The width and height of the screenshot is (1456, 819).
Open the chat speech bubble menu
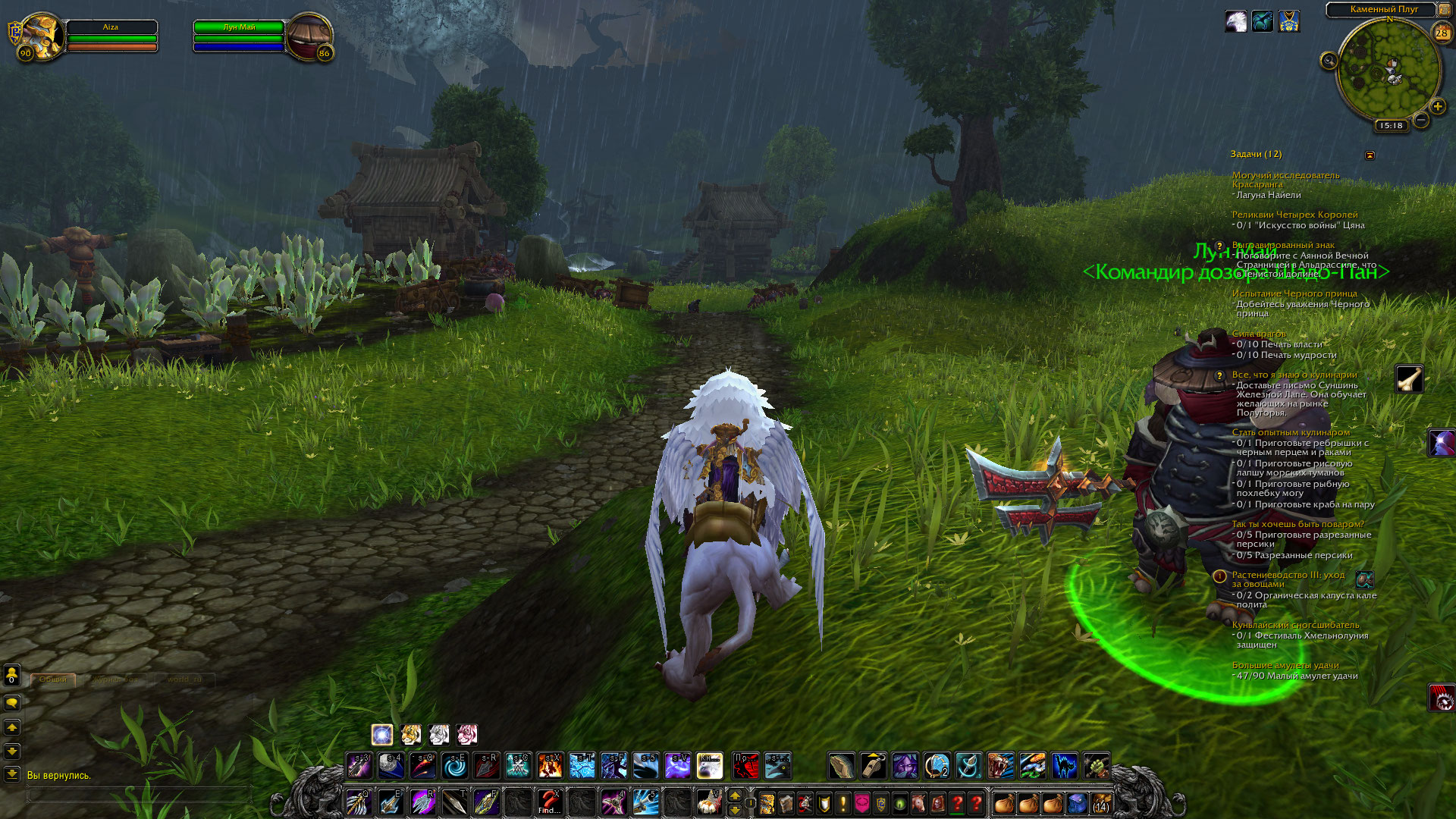click(x=12, y=703)
